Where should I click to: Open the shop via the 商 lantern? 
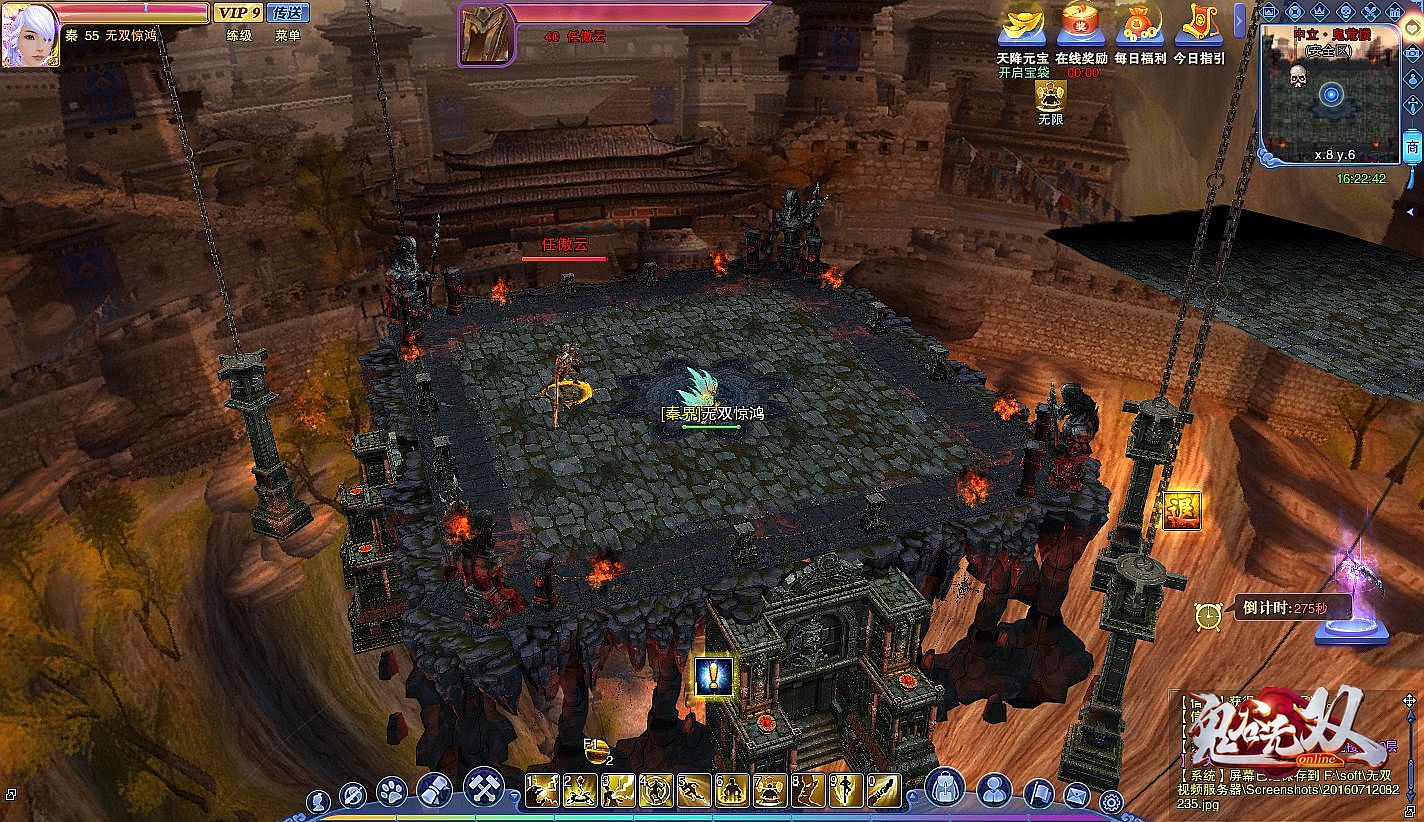point(1412,148)
